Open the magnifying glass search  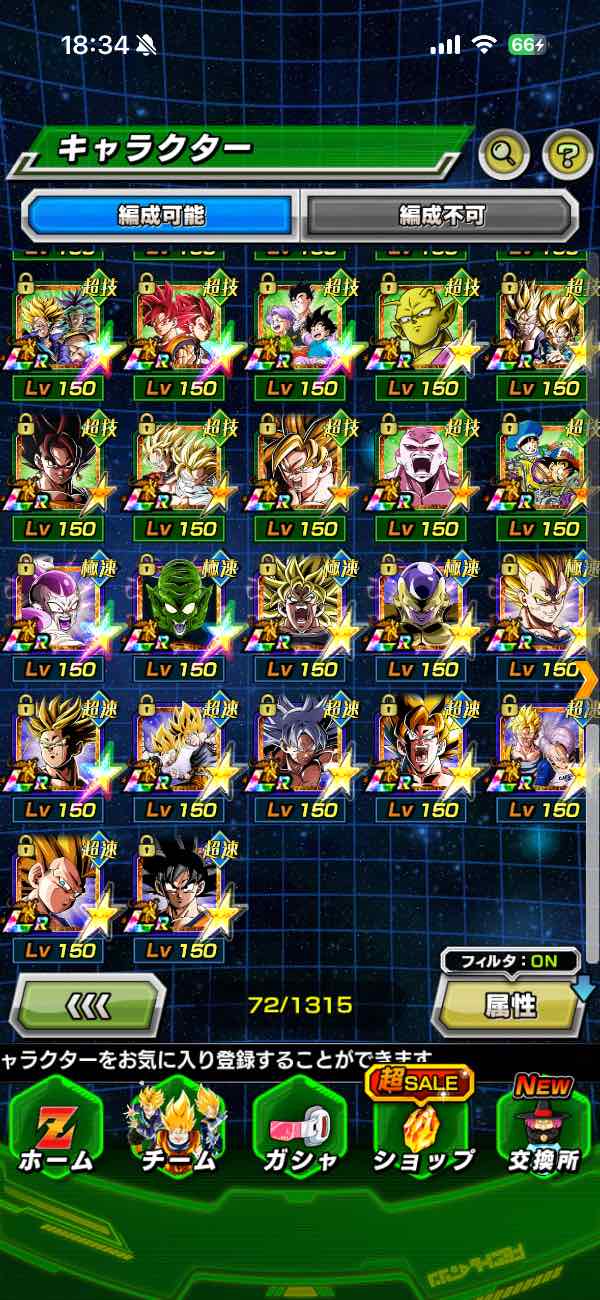pyautogui.click(x=504, y=153)
